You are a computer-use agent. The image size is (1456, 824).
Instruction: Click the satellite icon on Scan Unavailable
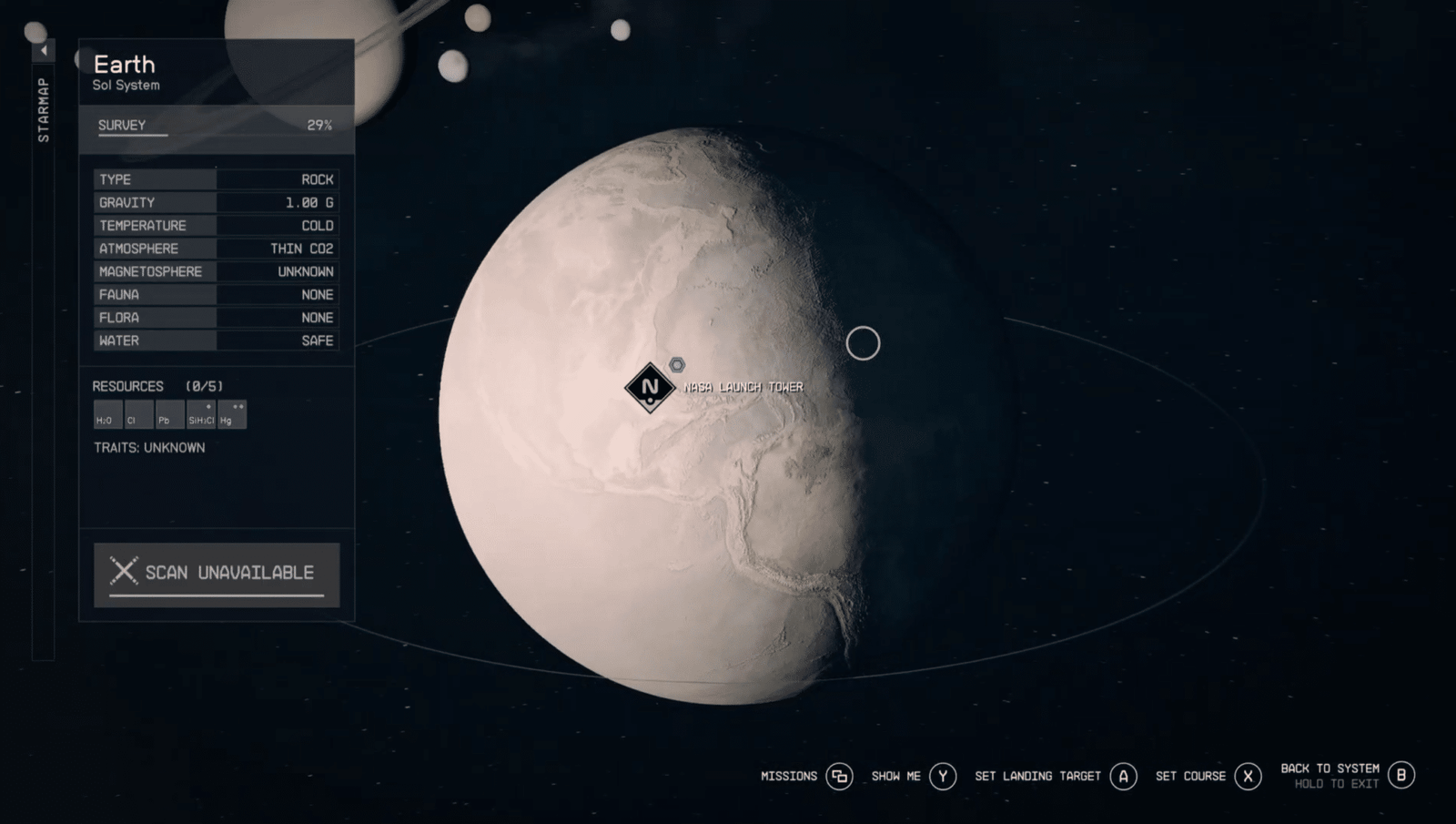tap(123, 571)
